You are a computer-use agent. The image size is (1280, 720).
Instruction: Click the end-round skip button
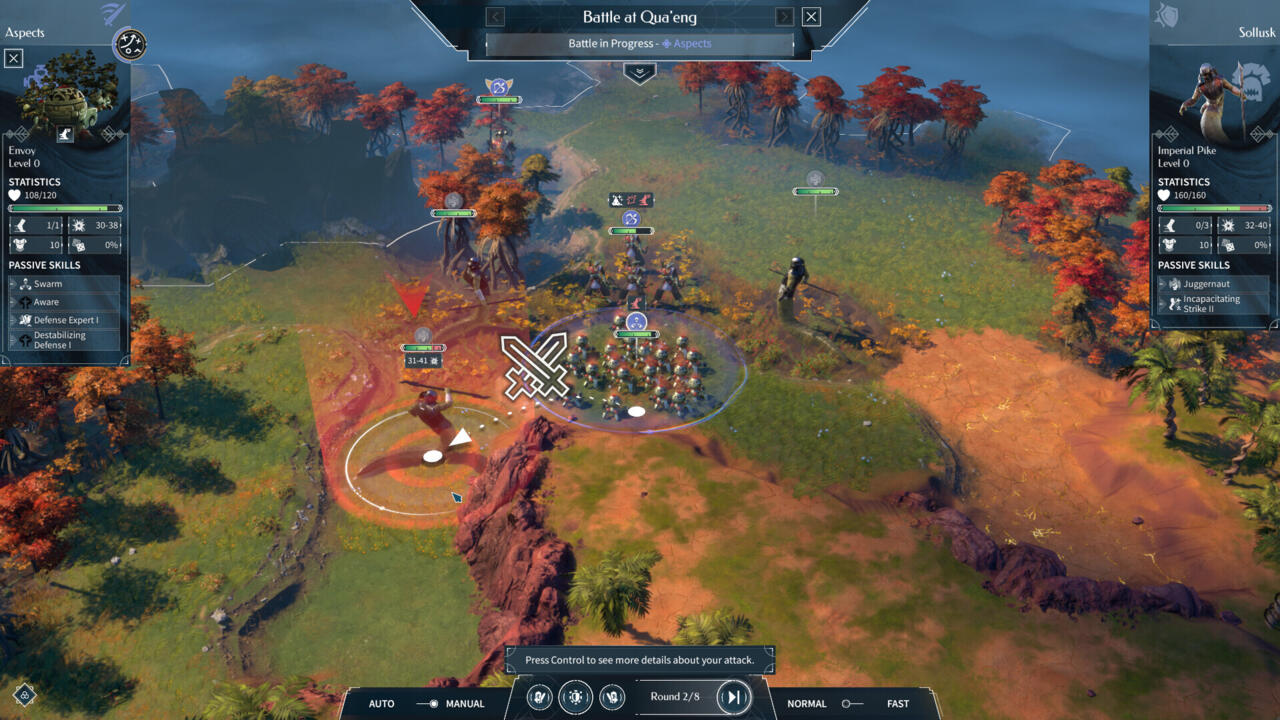click(x=734, y=697)
